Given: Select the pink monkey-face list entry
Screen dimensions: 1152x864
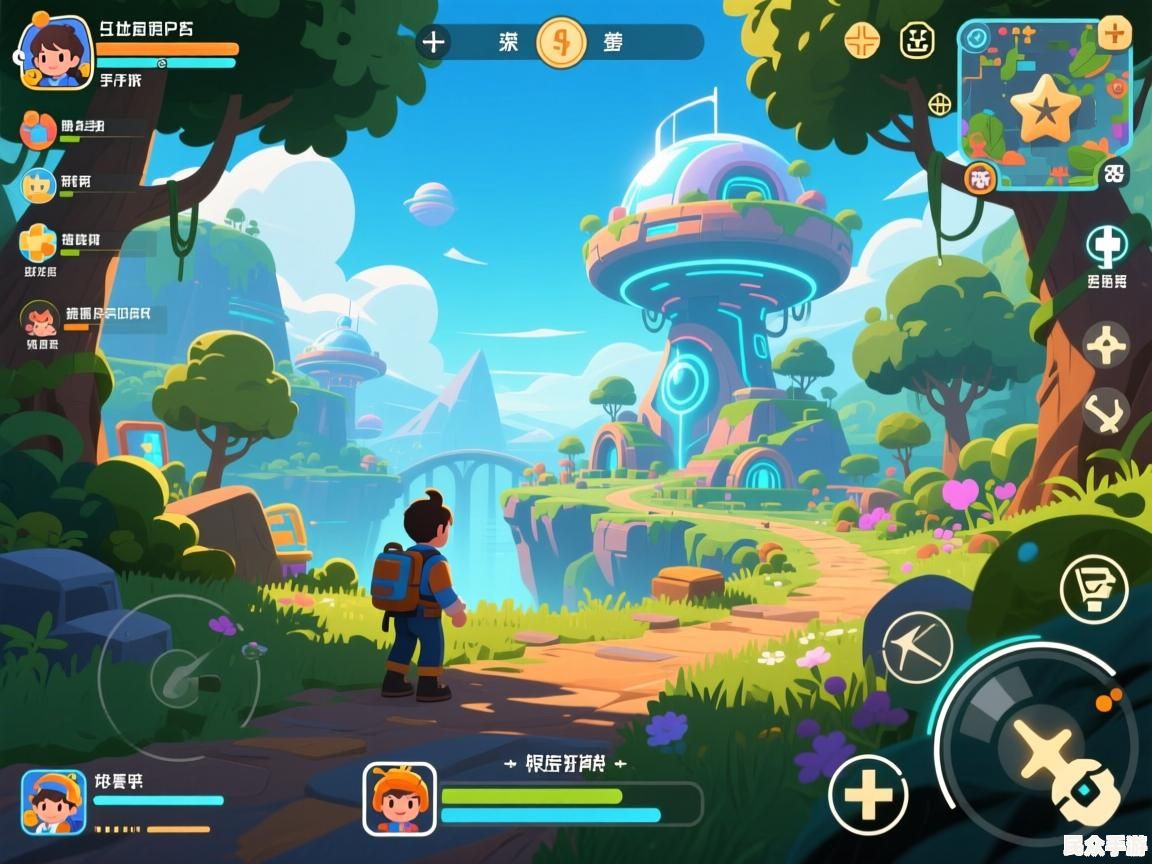Looking at the screenshot, I should point(40,318).
